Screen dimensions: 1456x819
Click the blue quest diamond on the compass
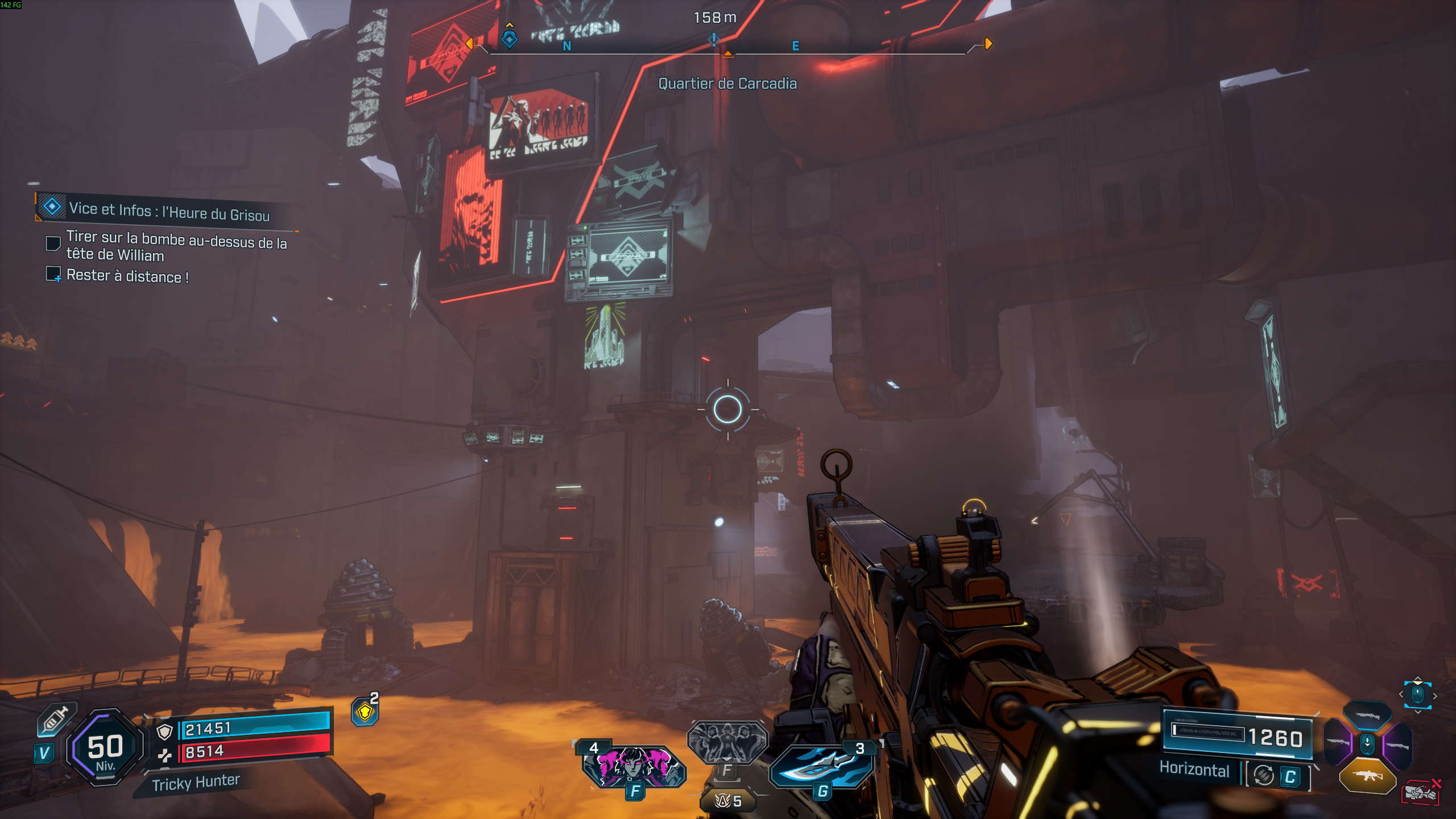tap(510, 39)
